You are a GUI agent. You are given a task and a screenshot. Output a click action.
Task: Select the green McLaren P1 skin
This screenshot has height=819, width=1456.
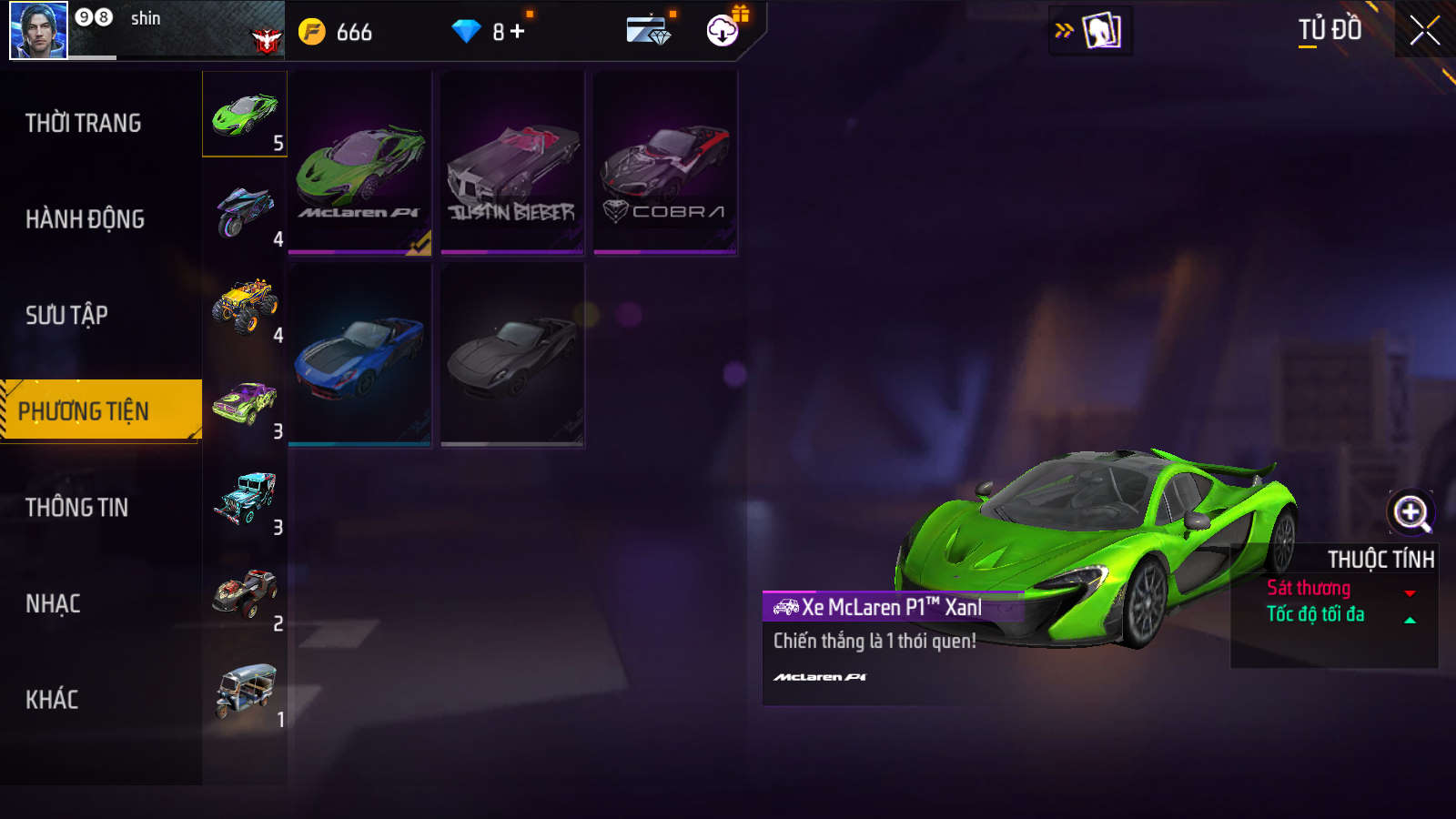(360, 164)
